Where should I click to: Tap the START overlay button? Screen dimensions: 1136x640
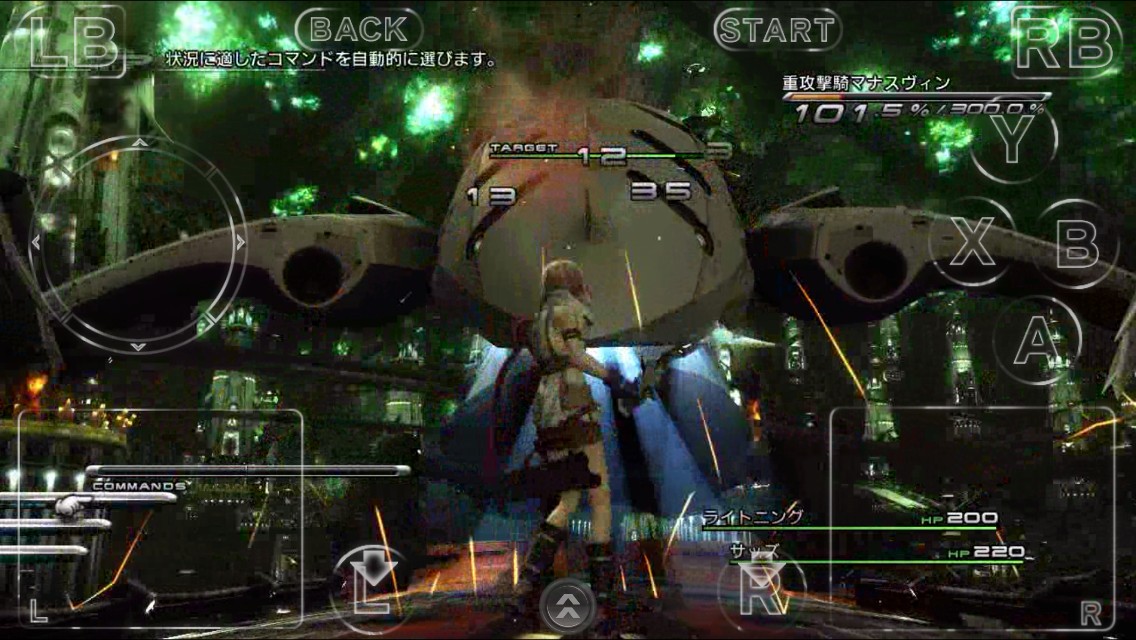(x=776, y=30)
